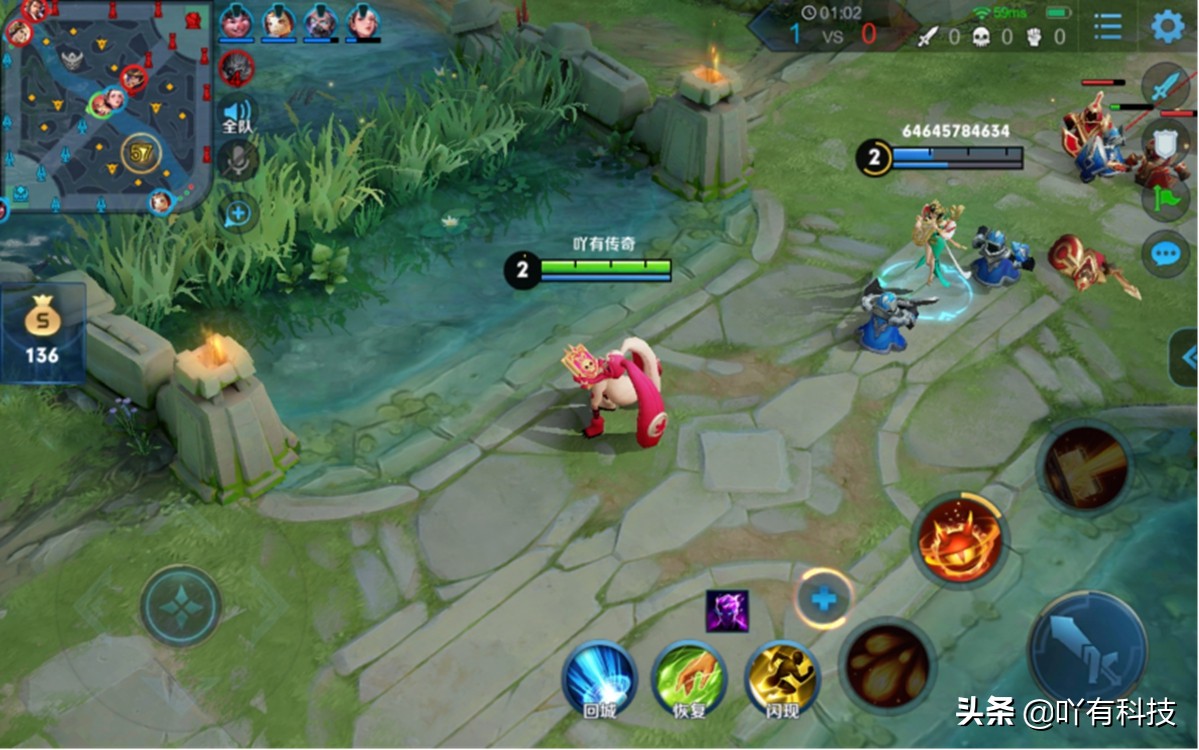Open the settings gear menu
This screenshot has height=750, width=1199.
click(1167, 27)
